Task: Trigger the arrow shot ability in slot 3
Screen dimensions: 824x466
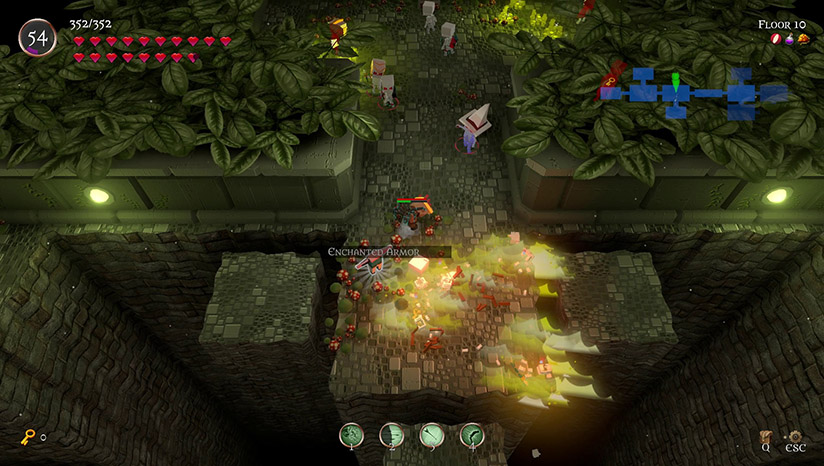Action: tap(432, 435)
